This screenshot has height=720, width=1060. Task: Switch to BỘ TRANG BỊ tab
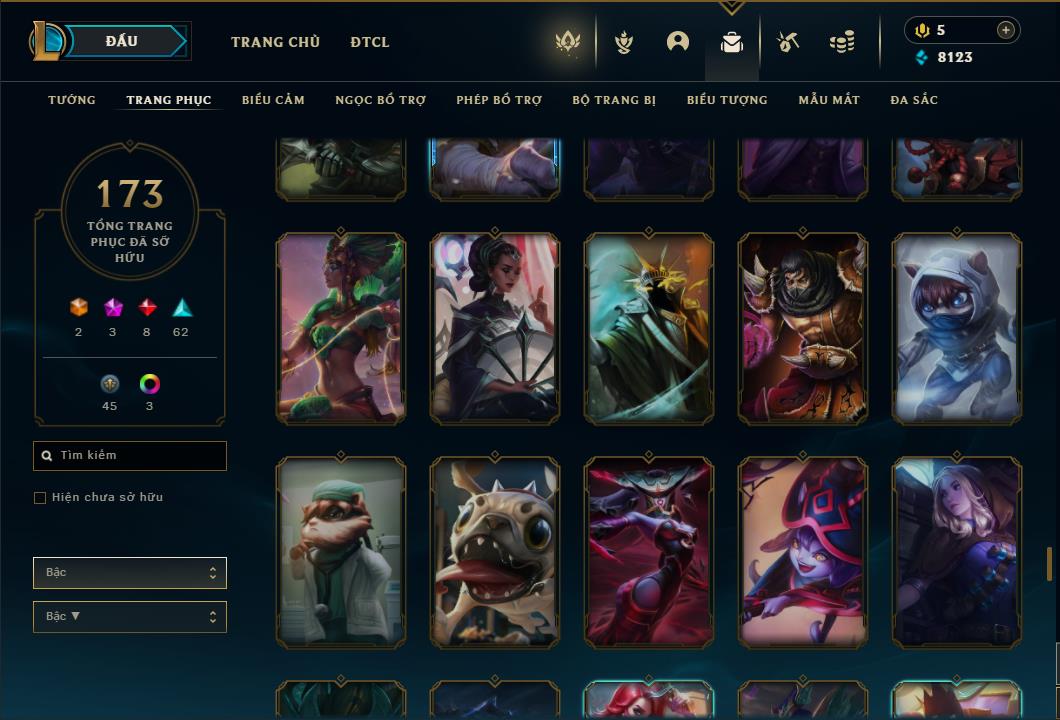614,100
